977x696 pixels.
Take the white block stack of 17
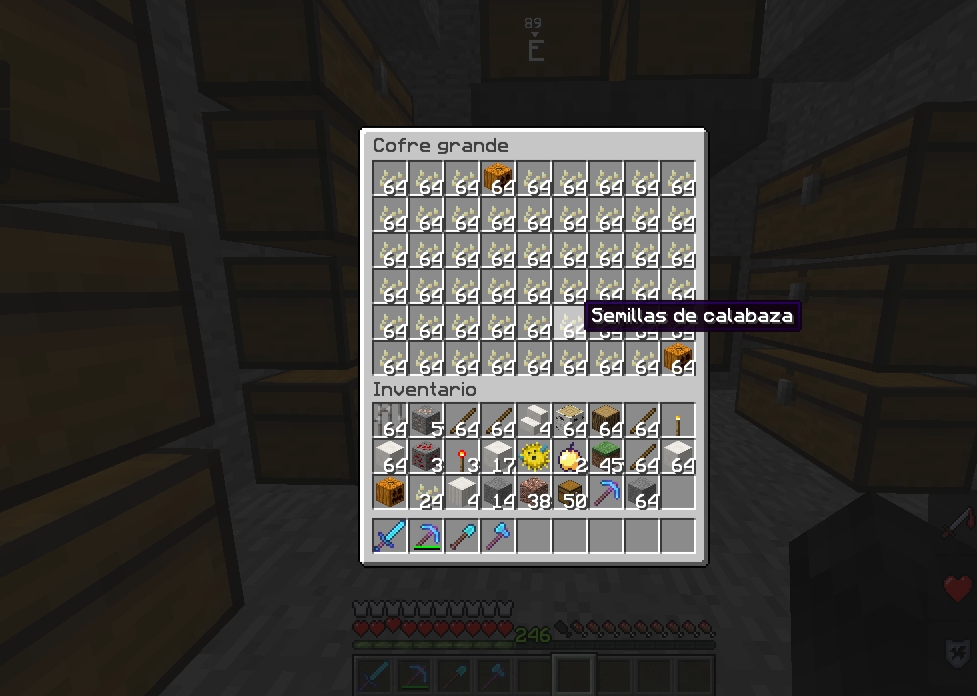click(x=498, y=457)
